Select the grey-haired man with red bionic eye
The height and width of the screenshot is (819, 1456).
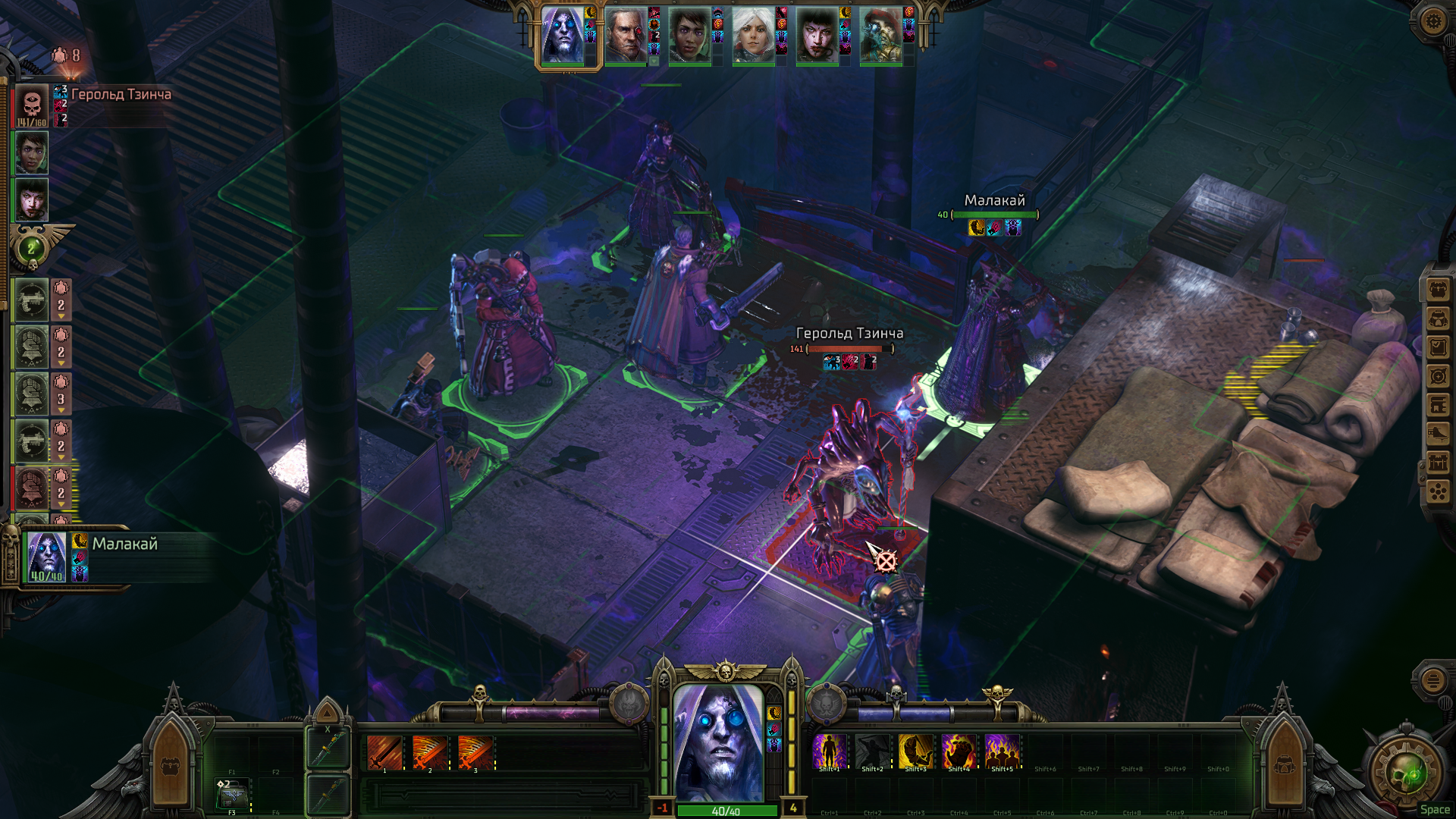tap(626, 36)
